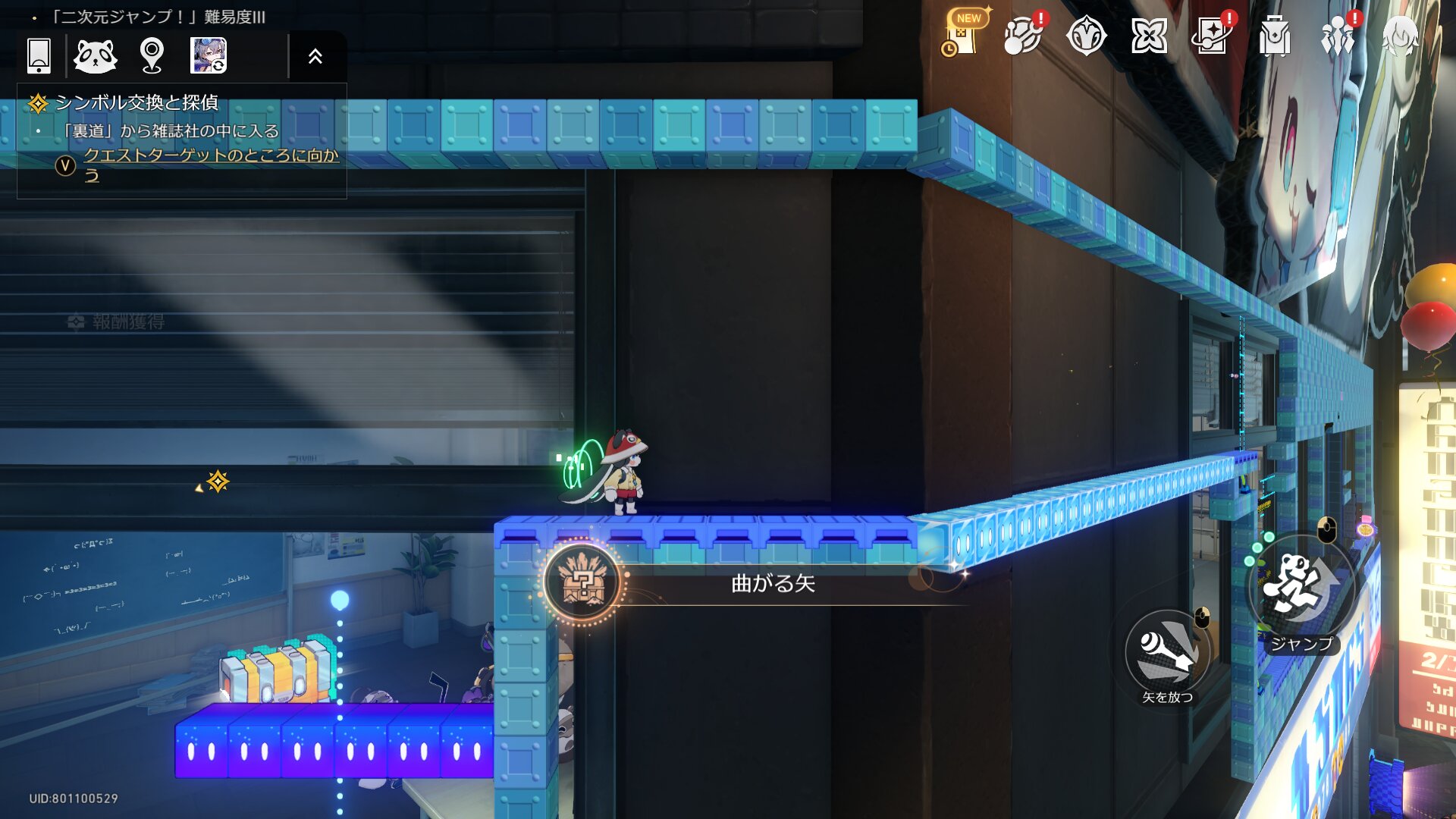
Task: Select the 曲がる矢 item prompt
Action: click(x=772, y=583)
